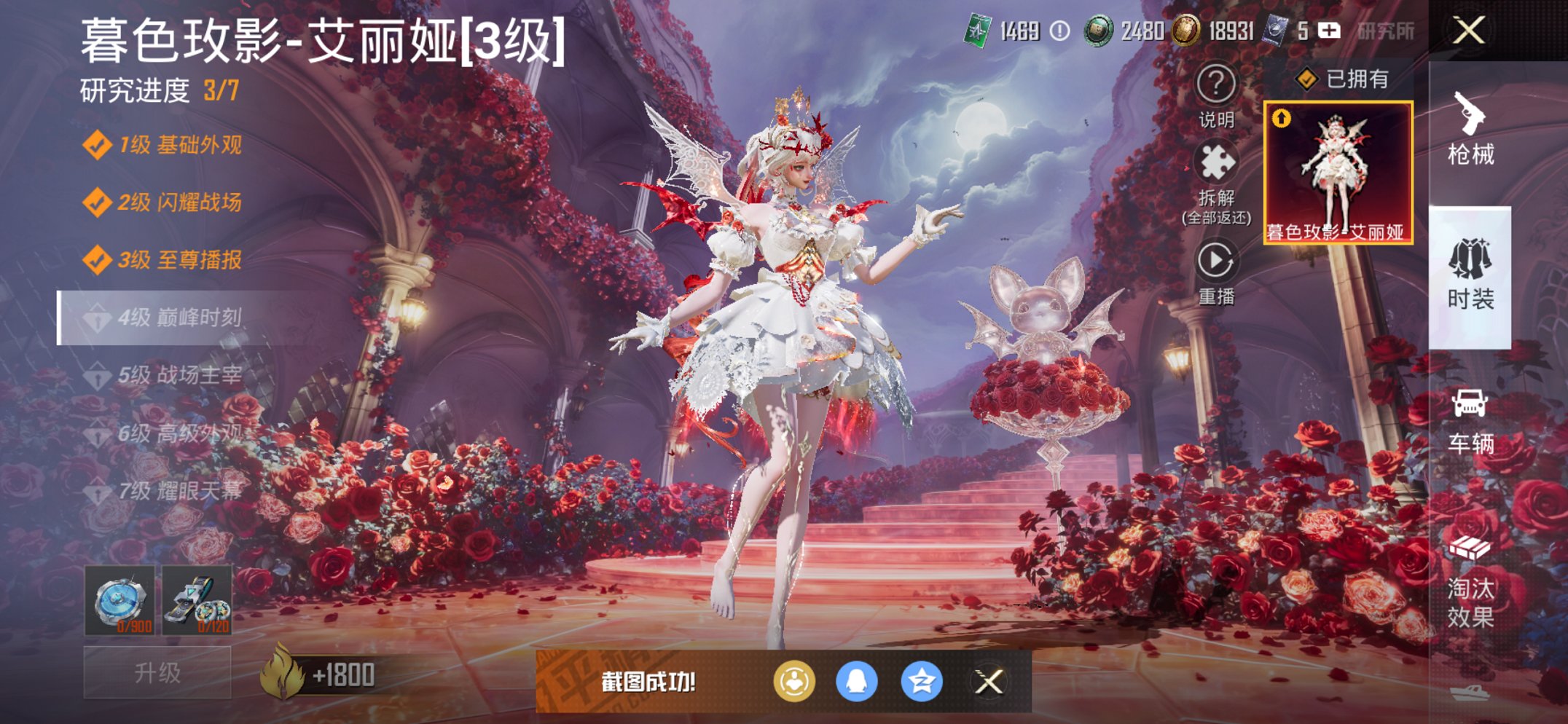Select the completed checkmark on 1级 基础外观
This screenshot has width=1568, height=724.
click(97, 147)
